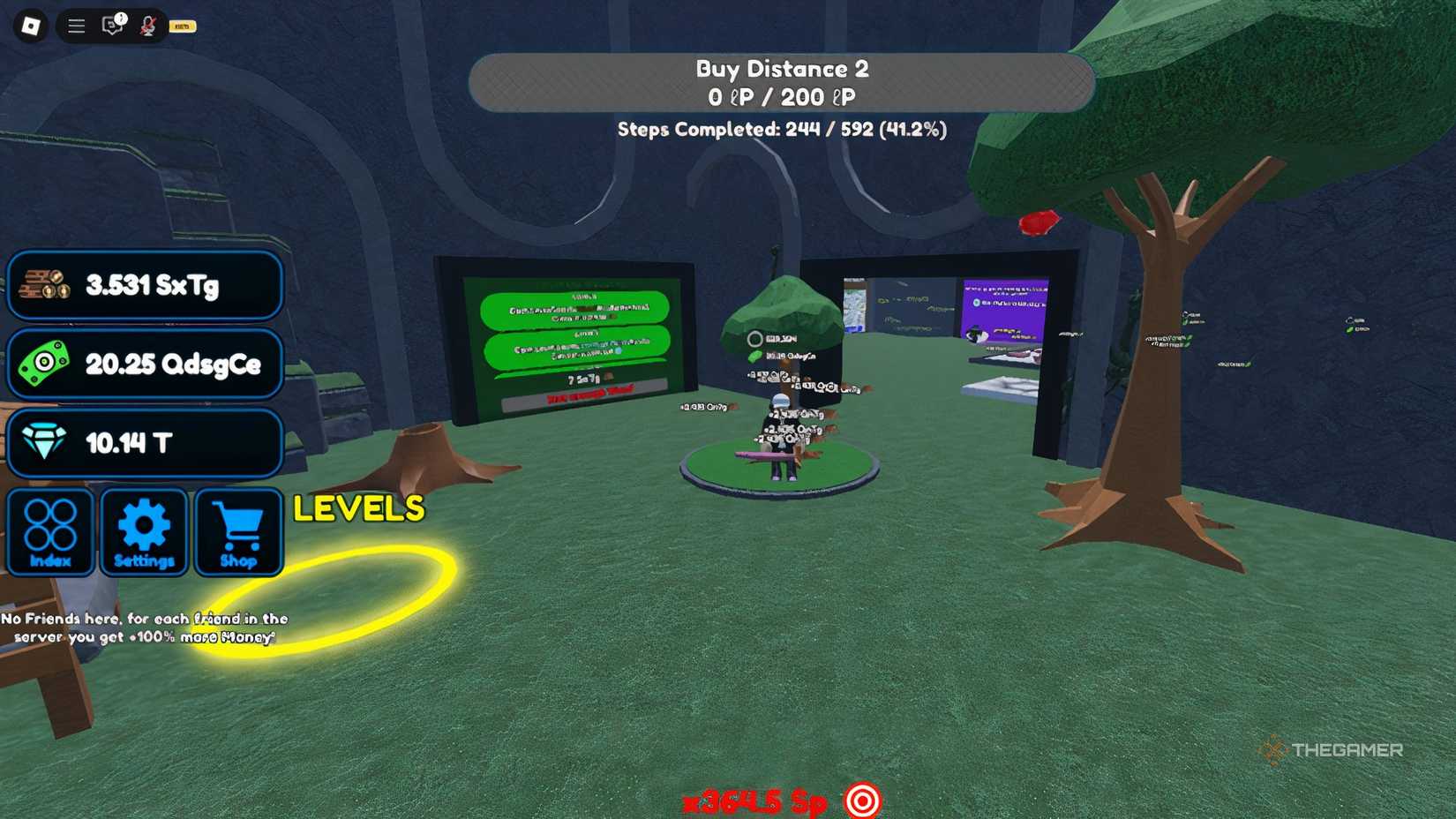
Task: Click the Buy Distance 2 progress bar
Action: [779, 83]
